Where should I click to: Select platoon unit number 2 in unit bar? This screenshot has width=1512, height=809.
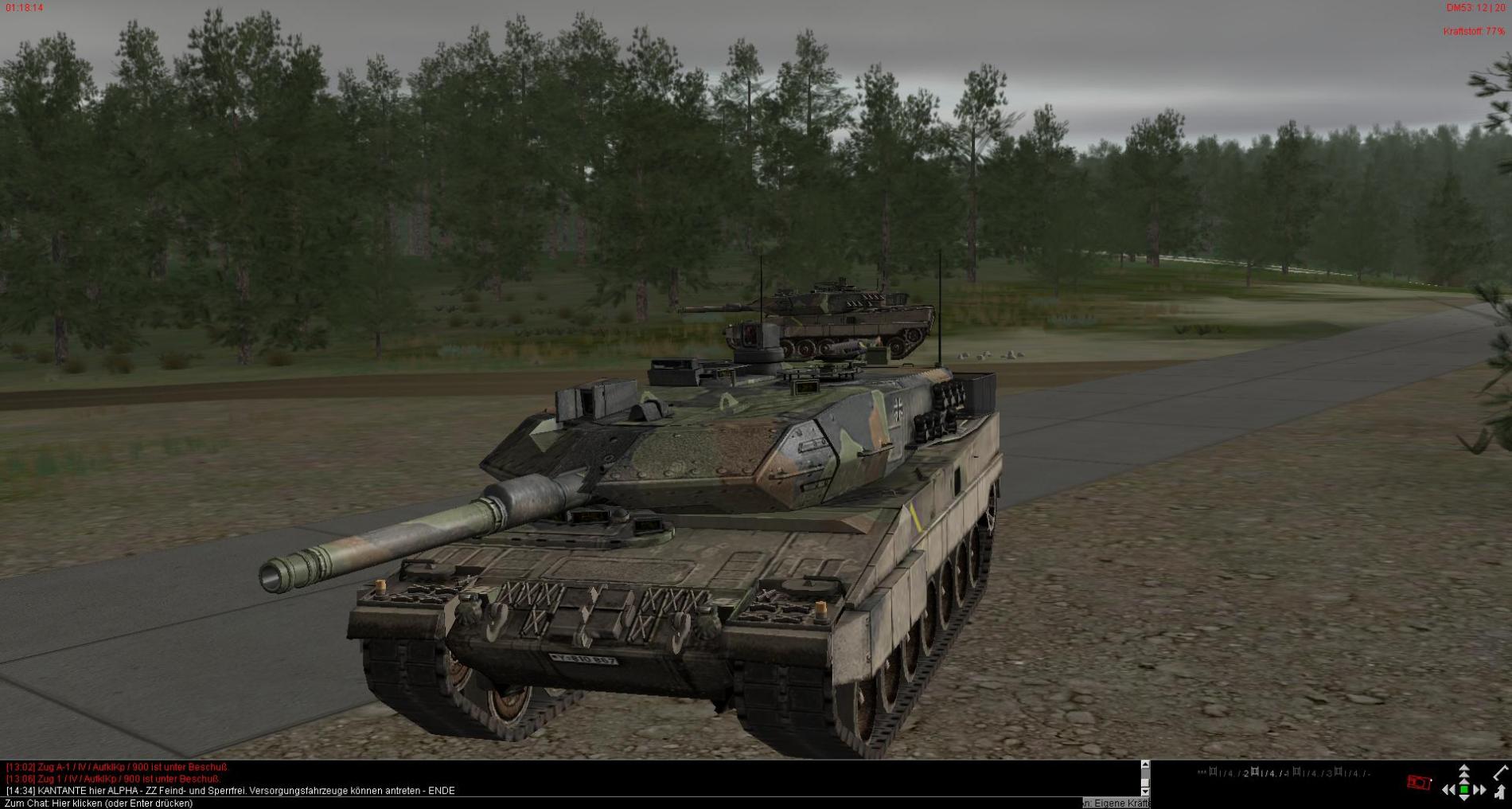tap(1246, 773)
